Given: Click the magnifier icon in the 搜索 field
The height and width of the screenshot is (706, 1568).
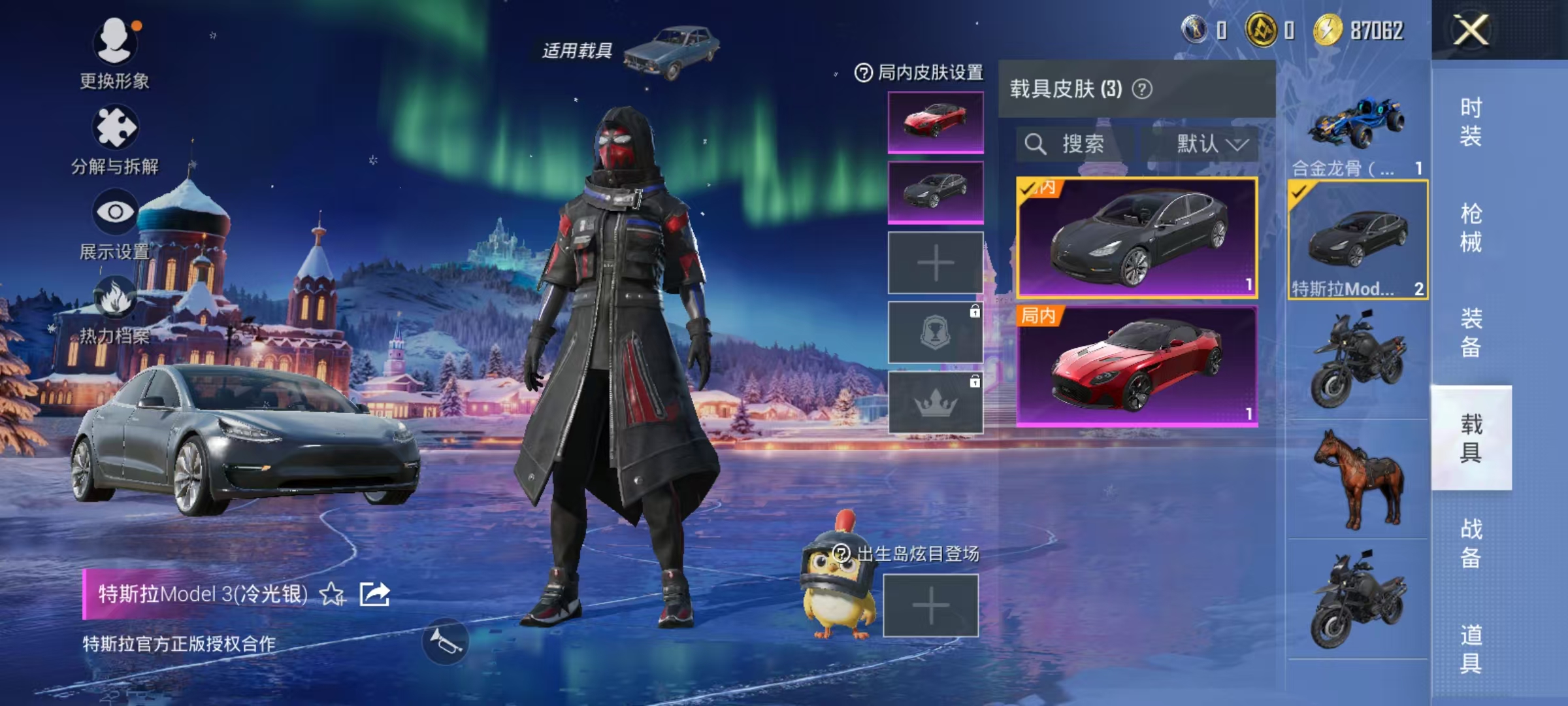Looking at the screenshot, I should (1035, 144).
